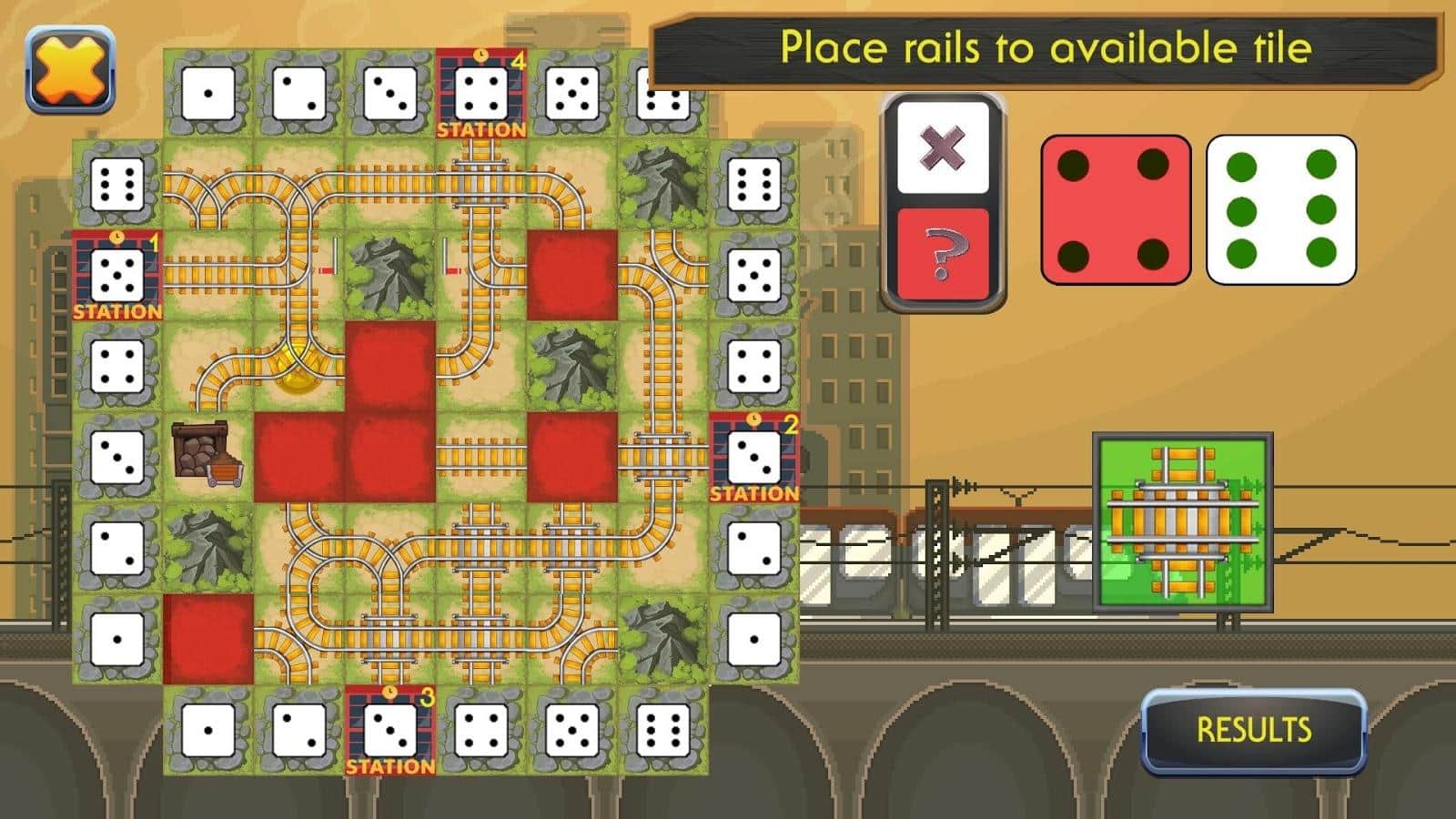Click Station 3 at the bottom of board
Image resolution: width=1456 pixels, height=819 pixels.
coord(391,728)
